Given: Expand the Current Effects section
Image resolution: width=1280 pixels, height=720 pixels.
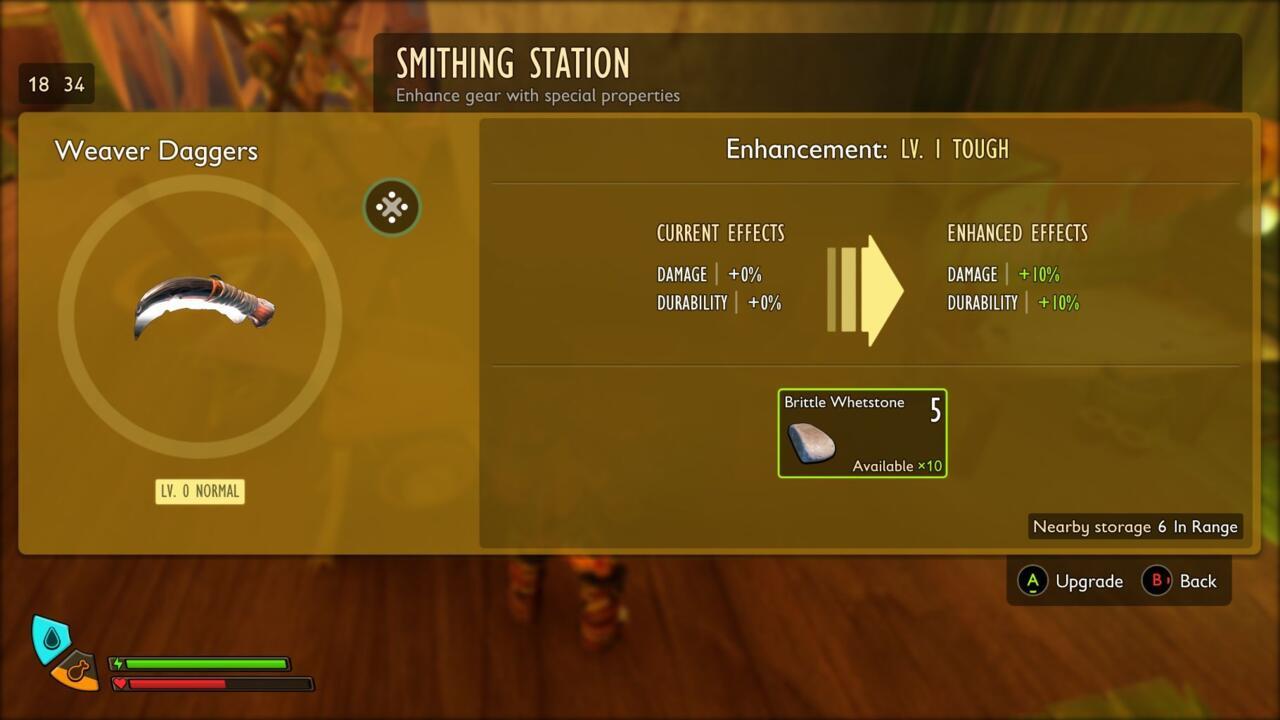Looking at the screenshot, I should point(720,233).
